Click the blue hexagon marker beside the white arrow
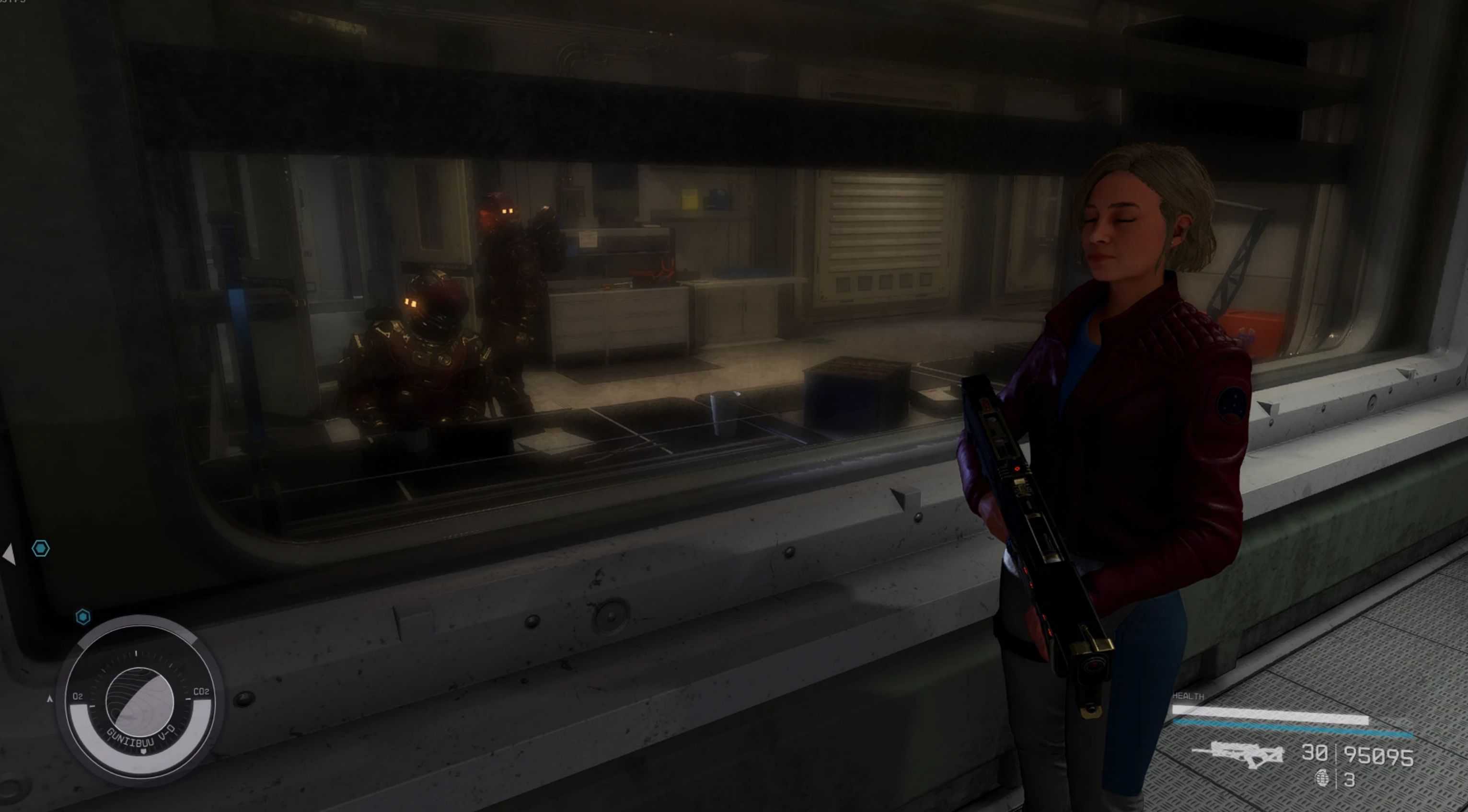The height and width of the screenshot is (812, 1468). click(40, 549)
